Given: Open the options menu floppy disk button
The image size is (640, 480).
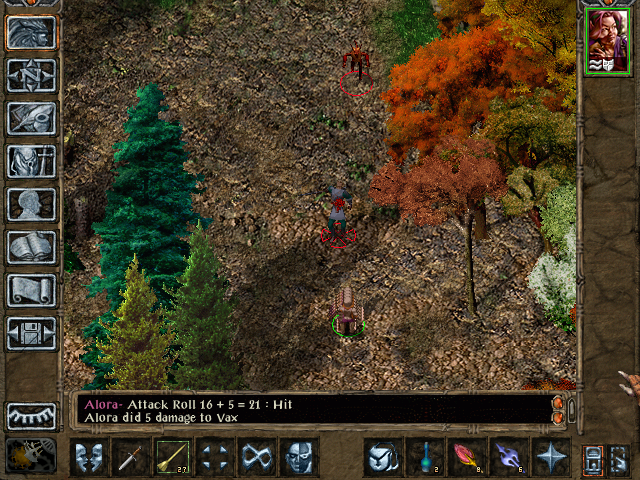Looking at the screenshot, I should (x=31, y=333).
